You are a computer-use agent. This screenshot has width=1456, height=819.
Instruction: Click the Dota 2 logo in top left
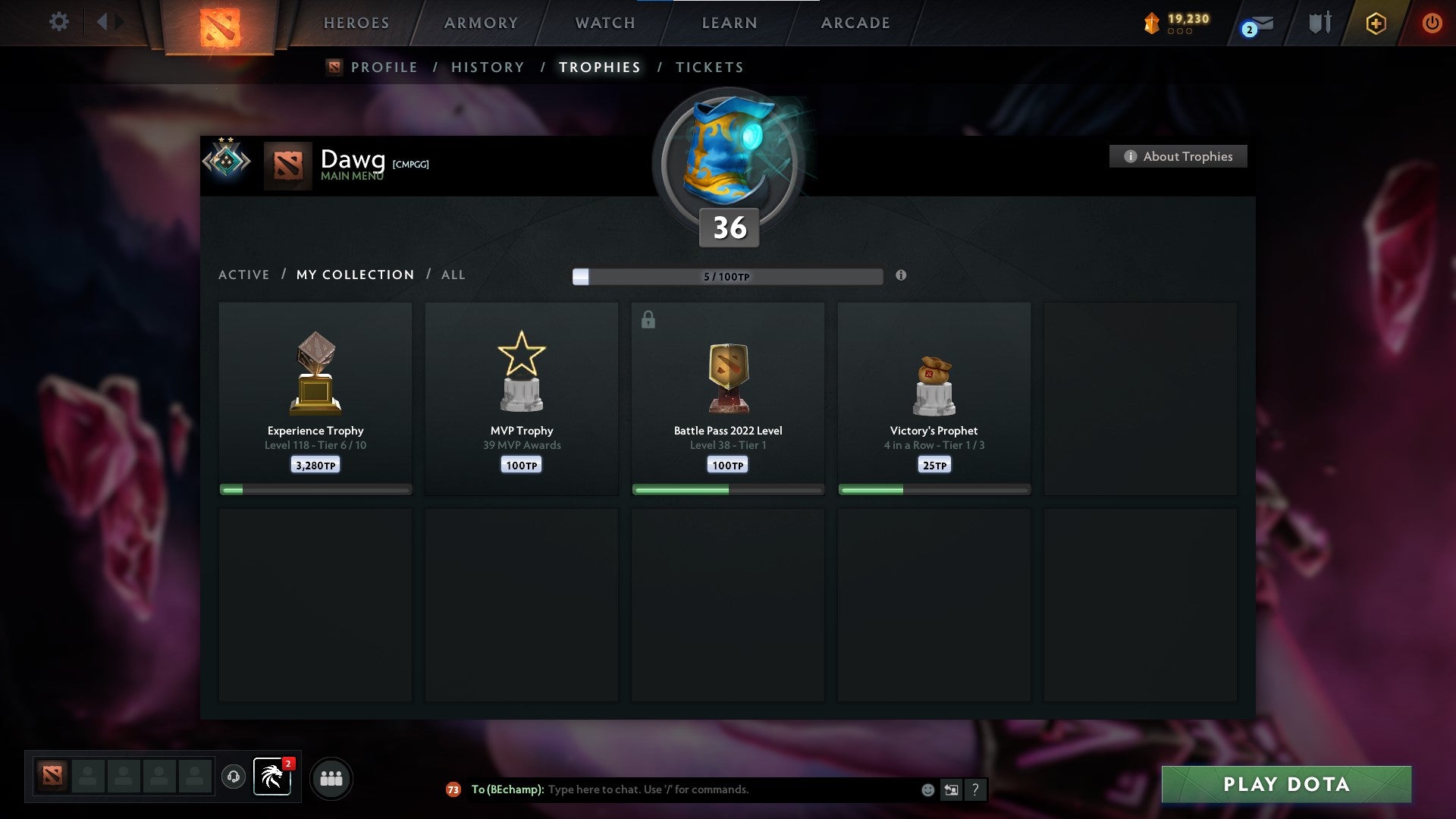pyautogui.click(x=221, y=25)
